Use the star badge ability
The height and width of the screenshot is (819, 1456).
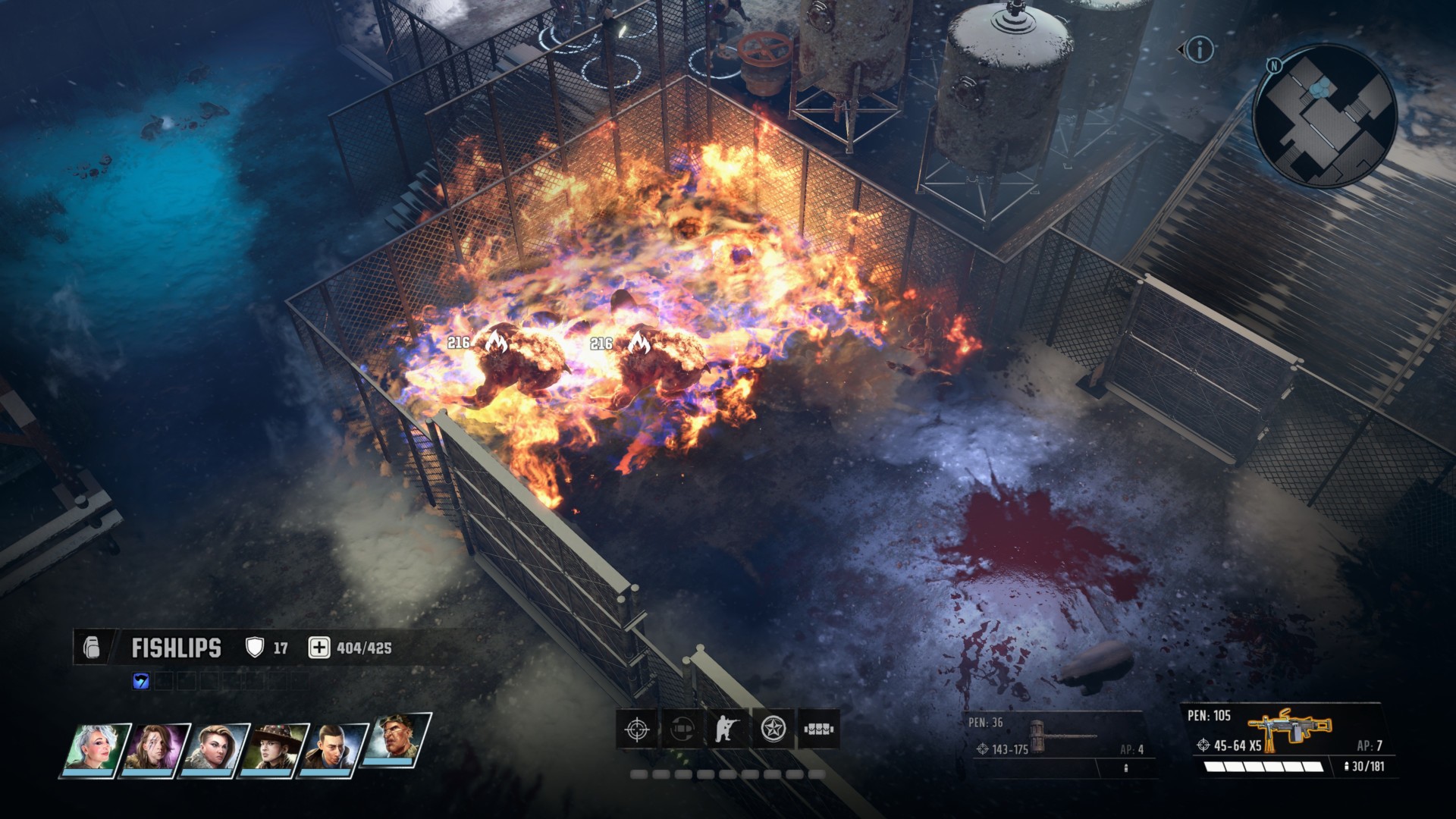click(773, 730)
